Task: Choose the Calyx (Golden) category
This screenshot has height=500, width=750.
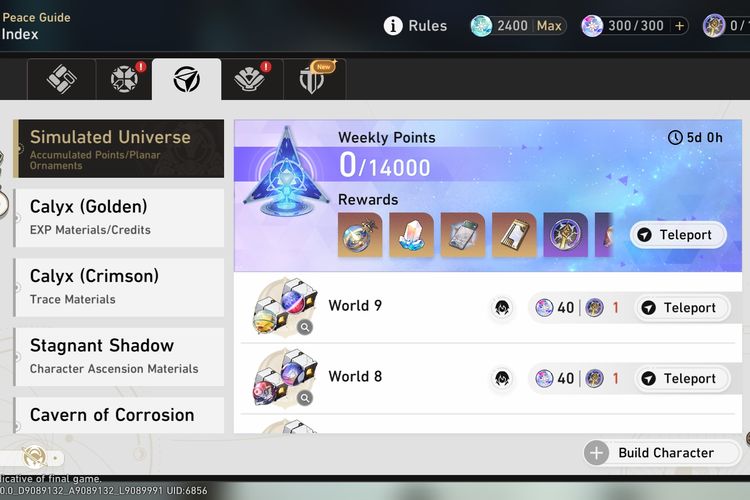Action: pos(118,217)
